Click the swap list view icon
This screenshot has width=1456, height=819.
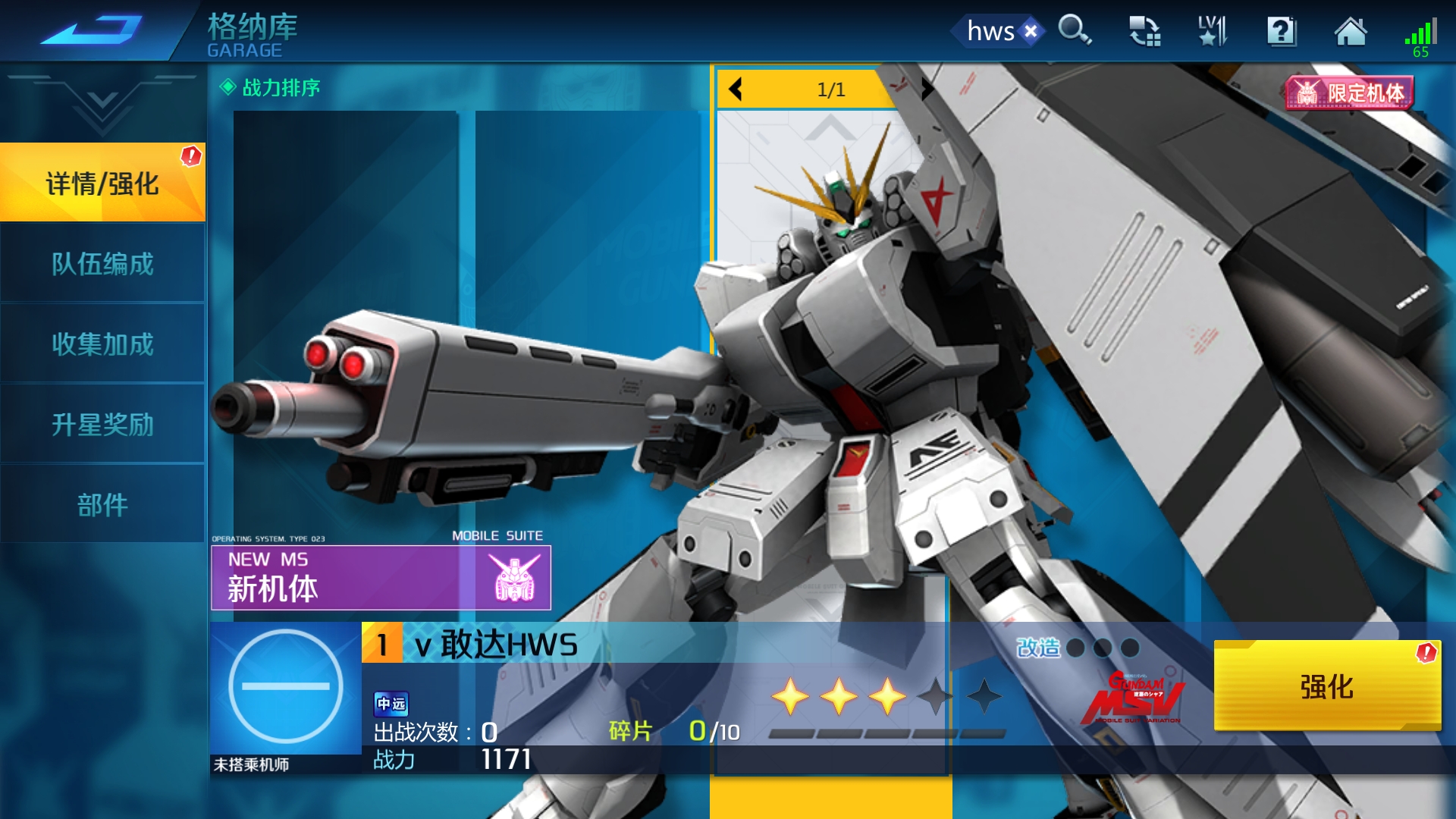pyautogui.click(x=1144, y=31)
